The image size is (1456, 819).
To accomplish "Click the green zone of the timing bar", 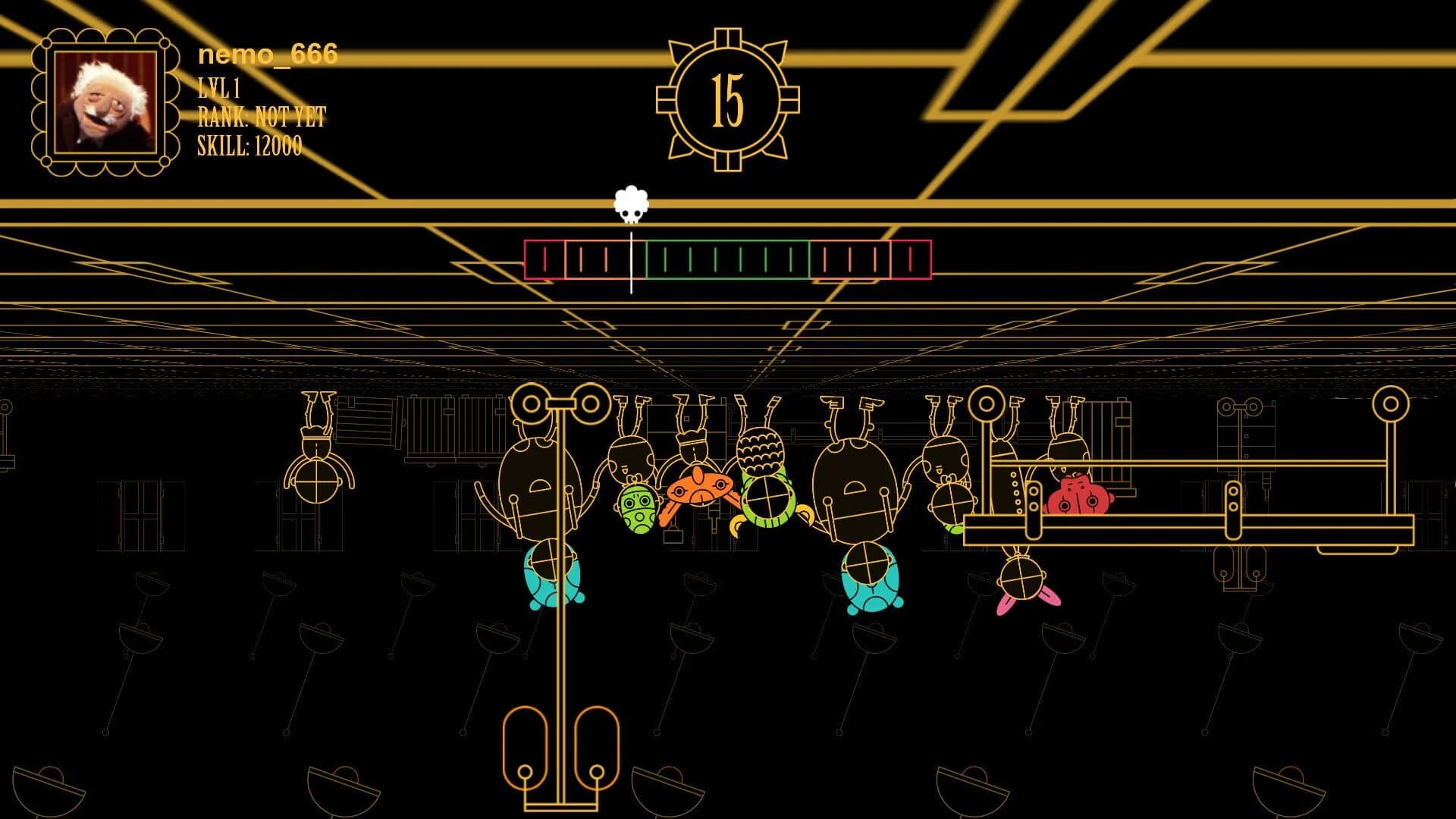I will [728, 260].
